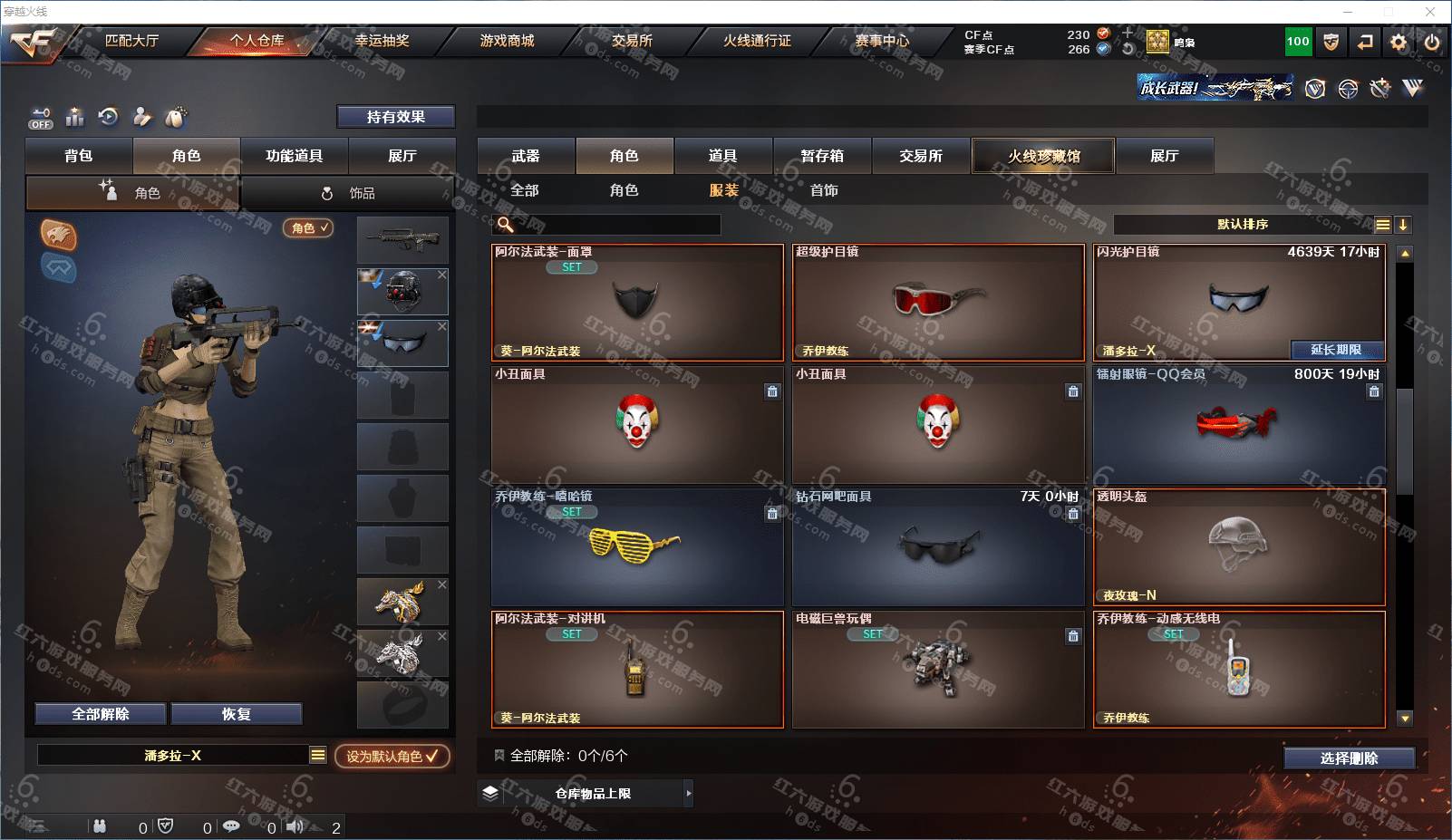Restore equipment with the 恢复 button
Image resolution: width=1452 pixels, height=840 pixels.
[236, 714]
